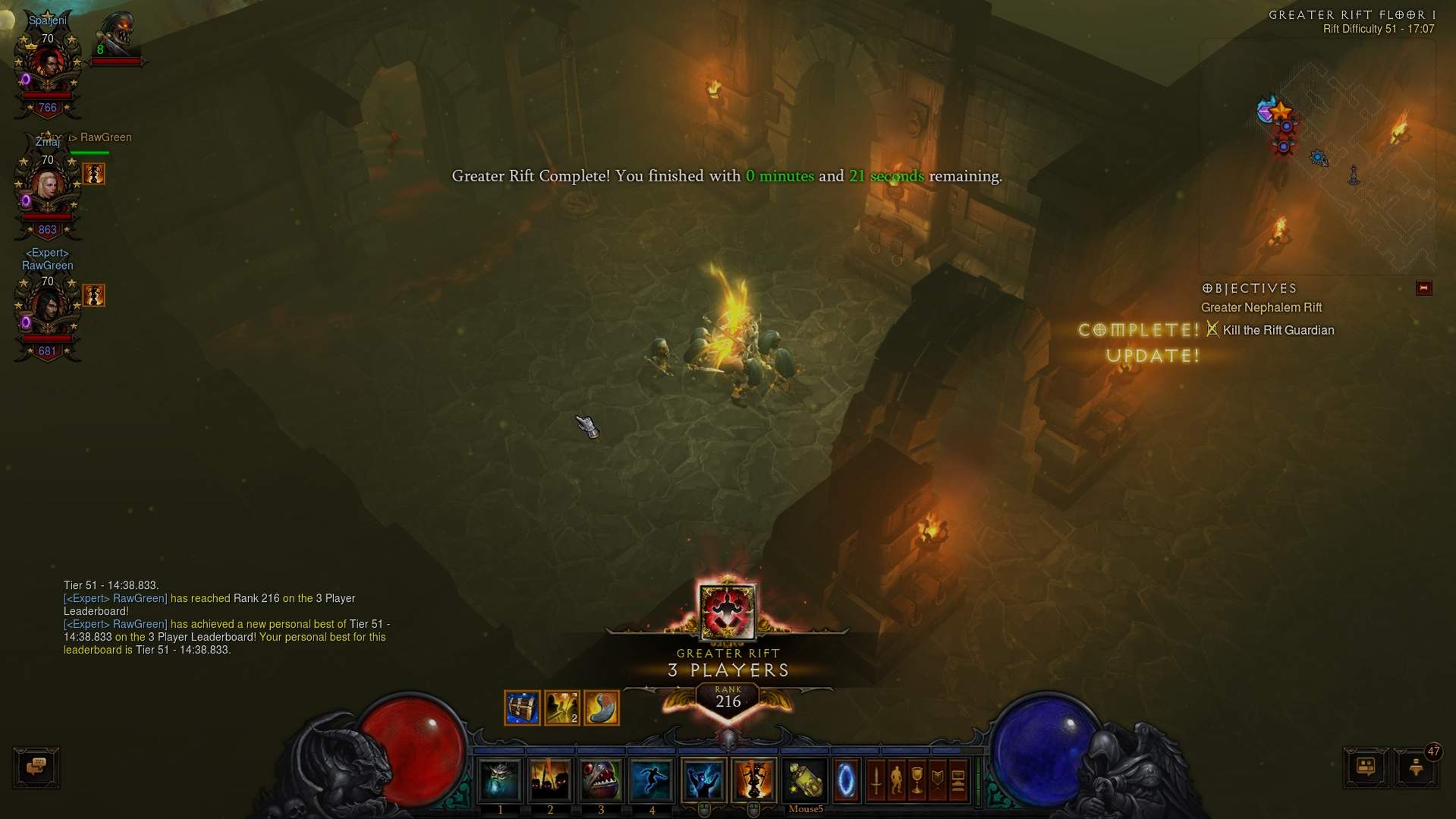
Task: Trigger the leaping blue figure skill
Action: pyautogui.click(x=651, y=780)
